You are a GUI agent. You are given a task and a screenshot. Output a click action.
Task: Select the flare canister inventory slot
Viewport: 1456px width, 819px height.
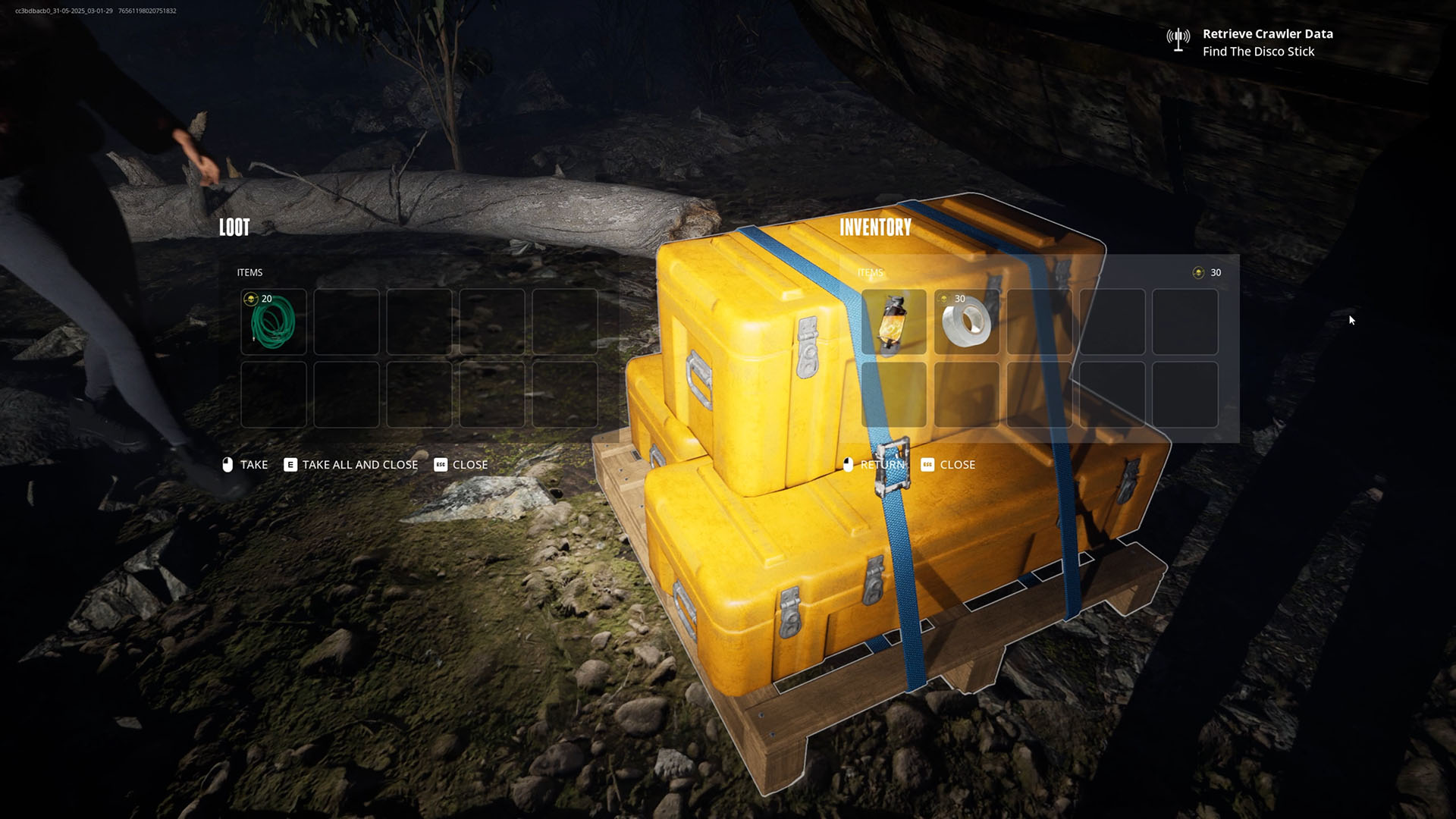(x=893, y=322)
